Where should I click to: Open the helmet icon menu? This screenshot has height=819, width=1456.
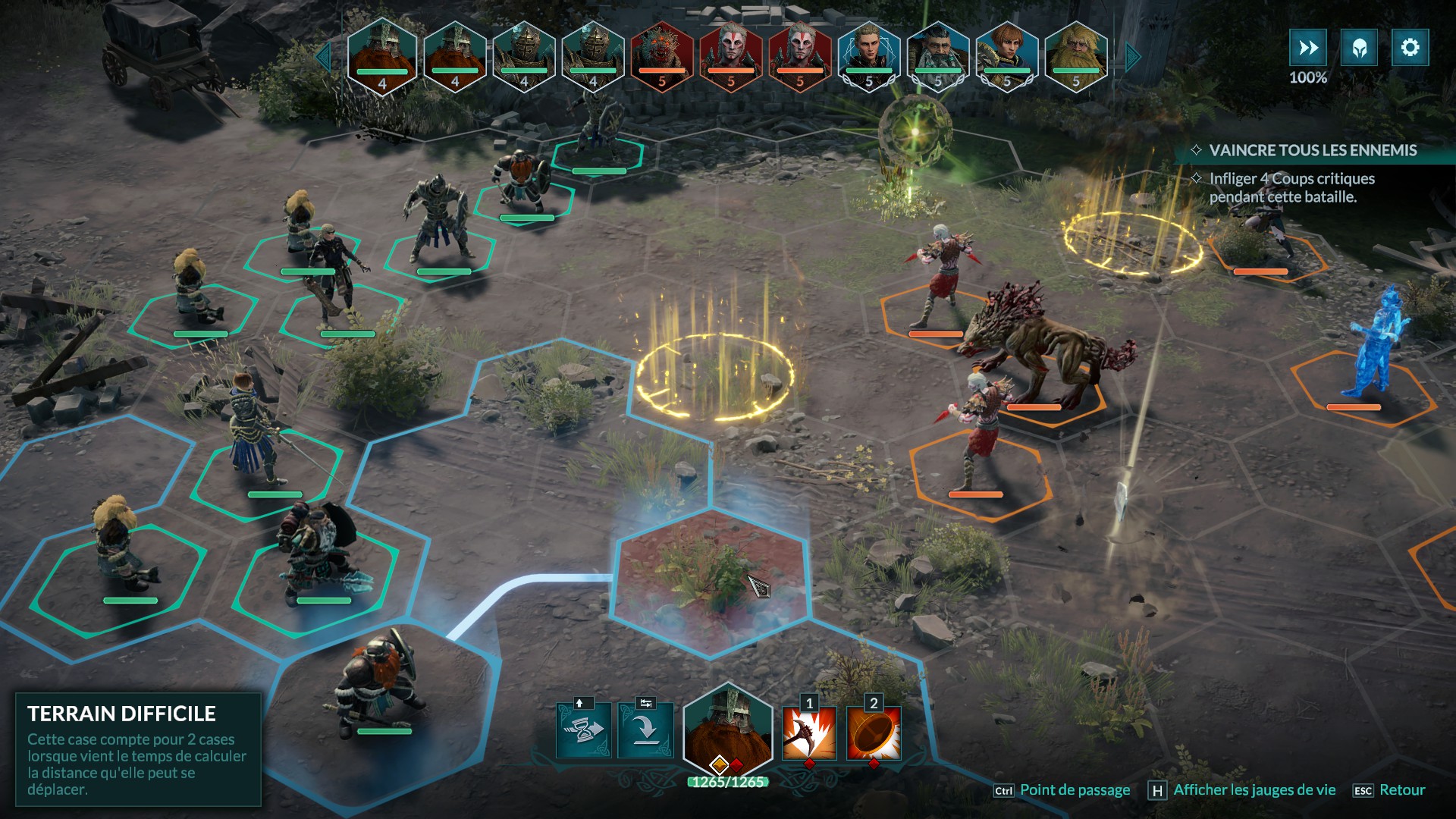click(x=1359, y=48)
